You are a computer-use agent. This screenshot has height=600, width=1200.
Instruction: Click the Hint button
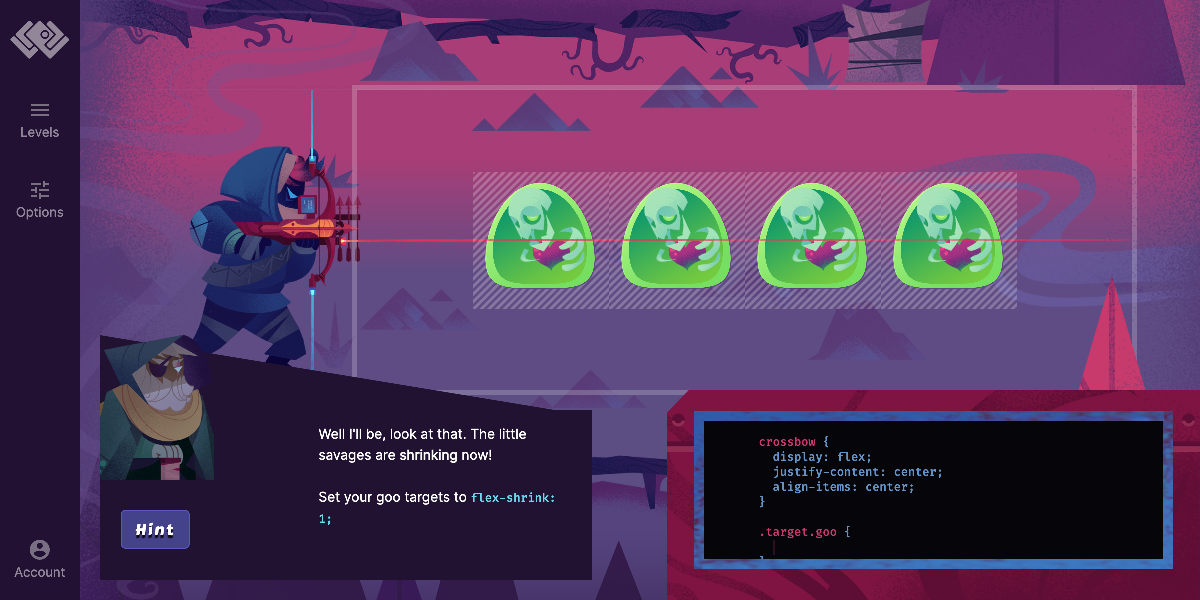point(155,530)
